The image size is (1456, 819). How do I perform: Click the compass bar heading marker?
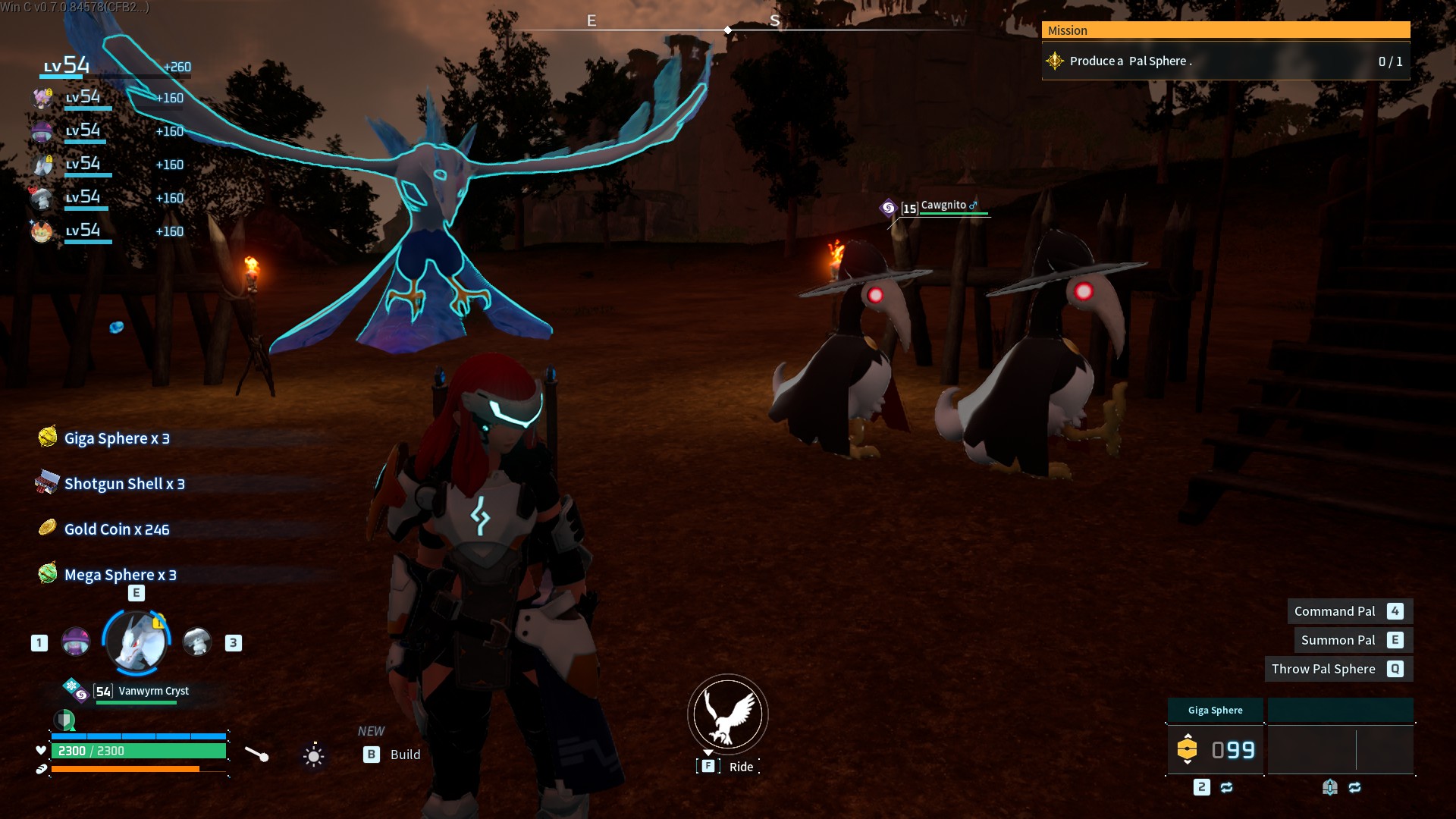click(728, 30)
